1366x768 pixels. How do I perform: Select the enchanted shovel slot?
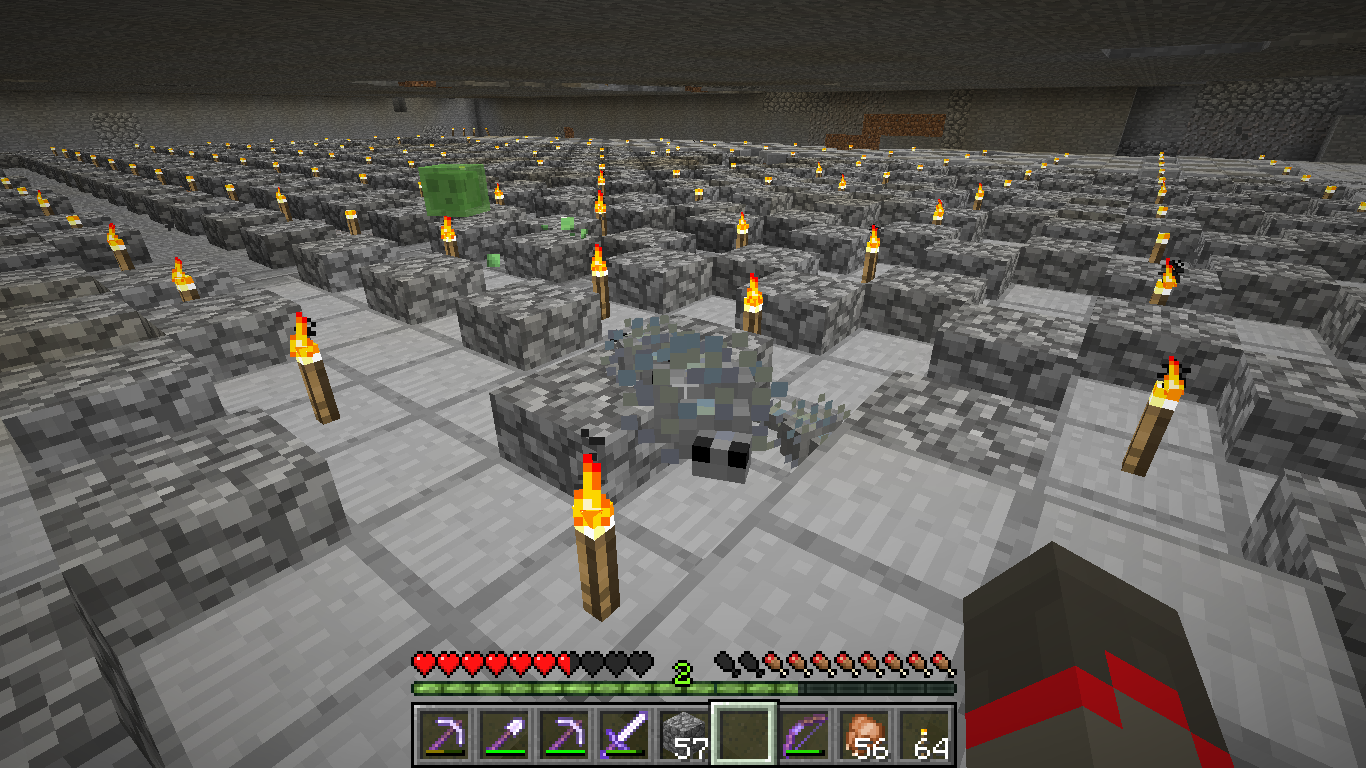click(x=503, y=735)
